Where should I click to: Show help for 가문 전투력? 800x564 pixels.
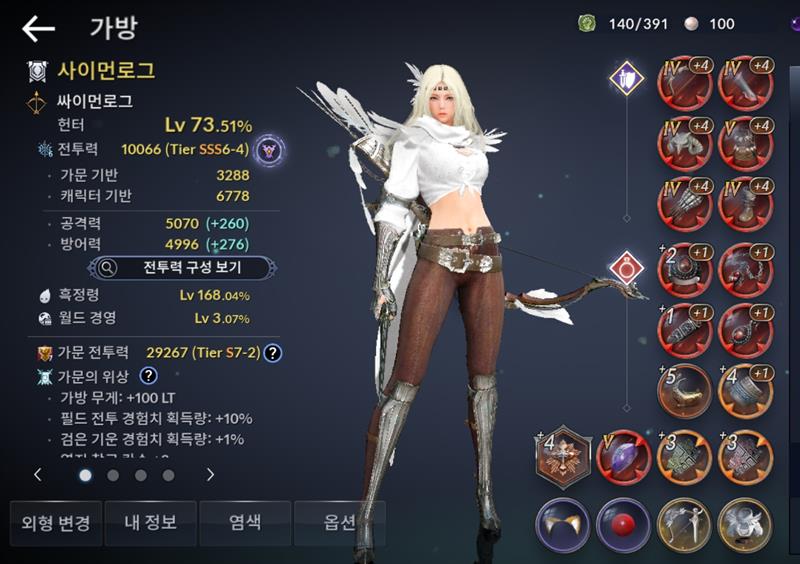click(272, 353)
